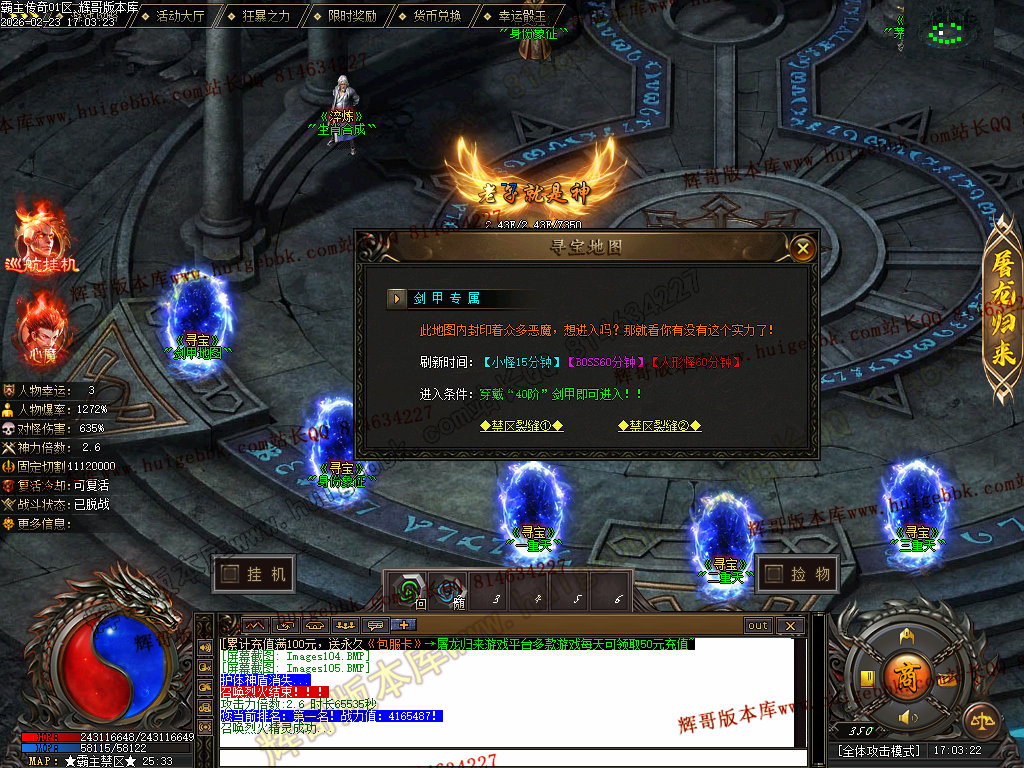Enter the 禁区裂缝① map link
1024x768 pixels.
coord(521,425)
